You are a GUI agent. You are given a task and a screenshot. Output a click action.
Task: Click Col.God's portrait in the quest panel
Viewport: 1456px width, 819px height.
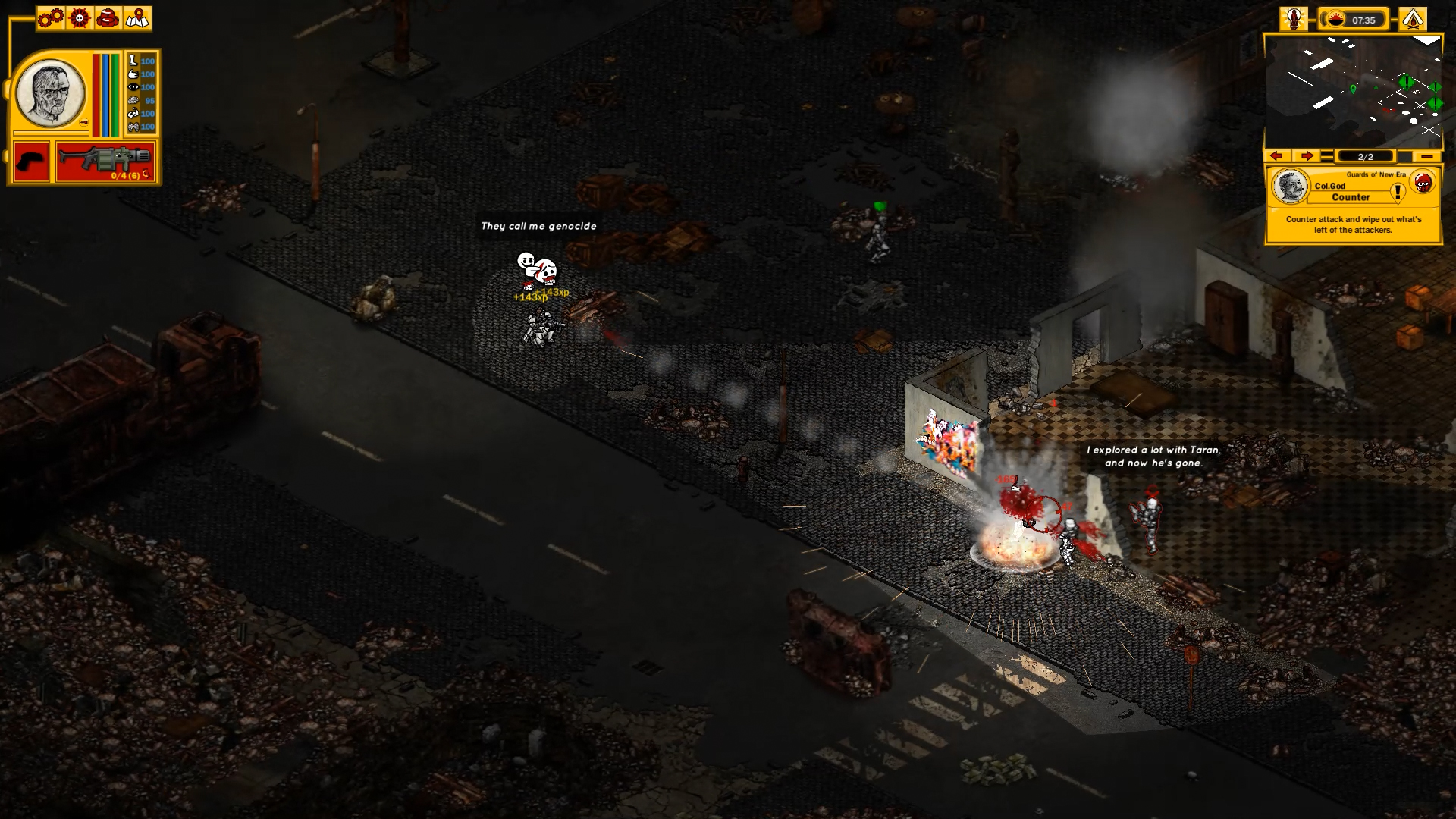pyautogui.click(x=1290, y=187)
